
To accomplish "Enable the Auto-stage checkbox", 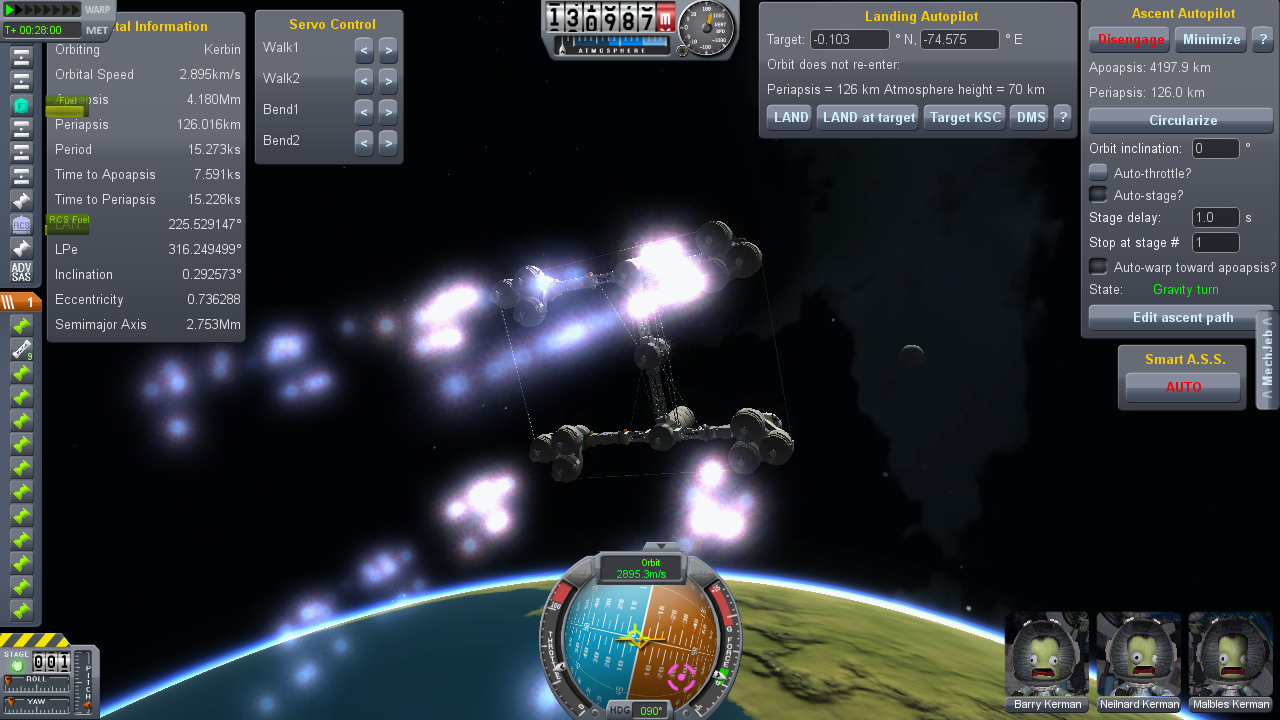I will point(1097,195).
